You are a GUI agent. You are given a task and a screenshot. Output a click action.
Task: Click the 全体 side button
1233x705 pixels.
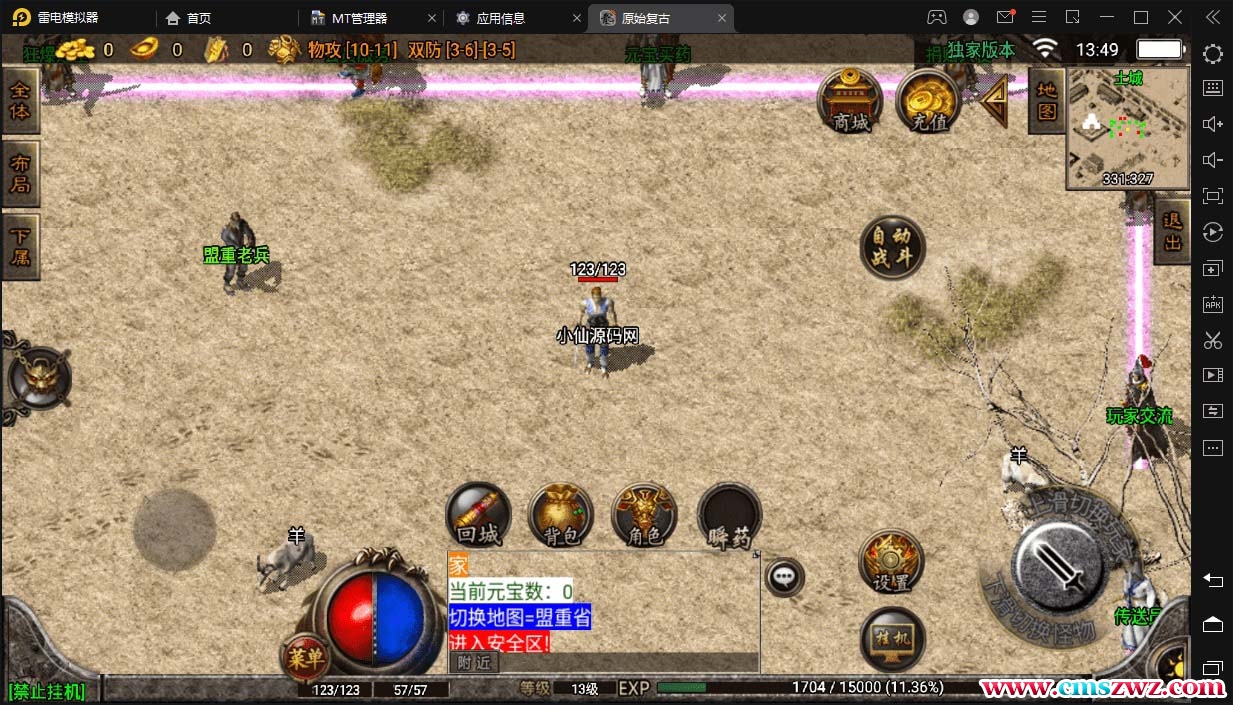tap(20, 100)
